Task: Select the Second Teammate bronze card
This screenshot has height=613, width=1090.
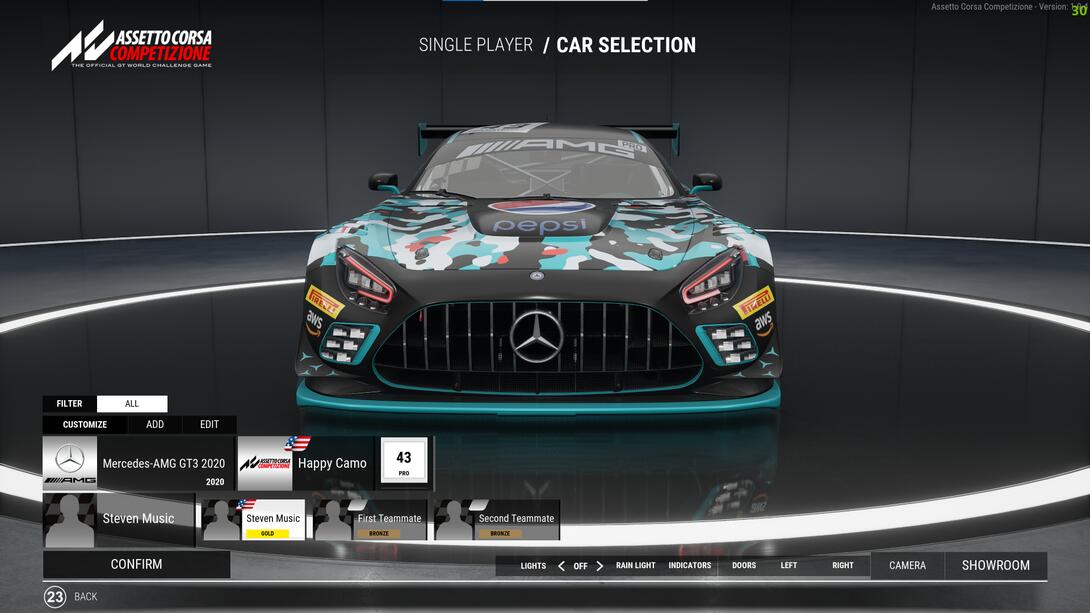Action: [497, 520]
